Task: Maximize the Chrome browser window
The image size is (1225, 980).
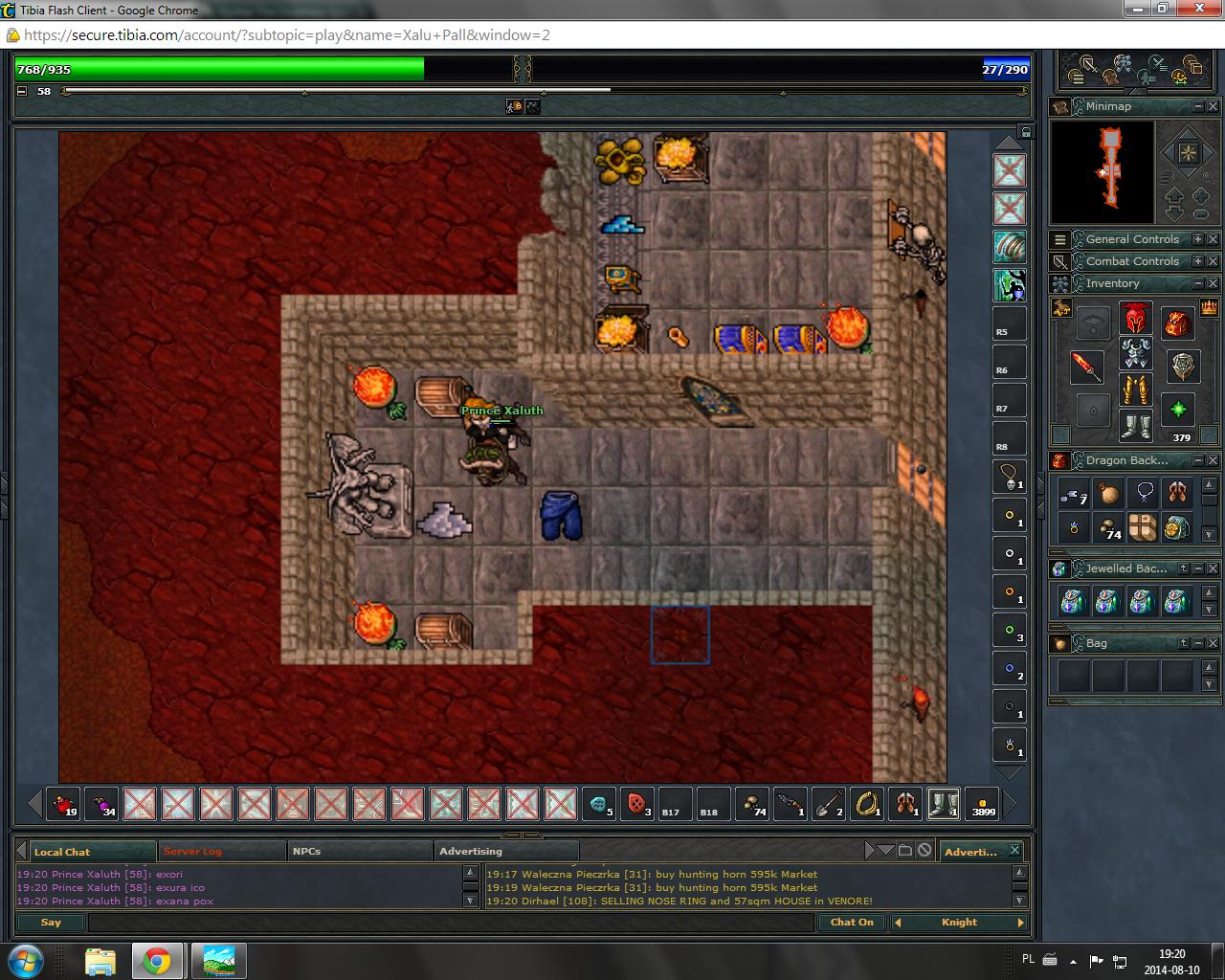Action: pos(1163,9)
